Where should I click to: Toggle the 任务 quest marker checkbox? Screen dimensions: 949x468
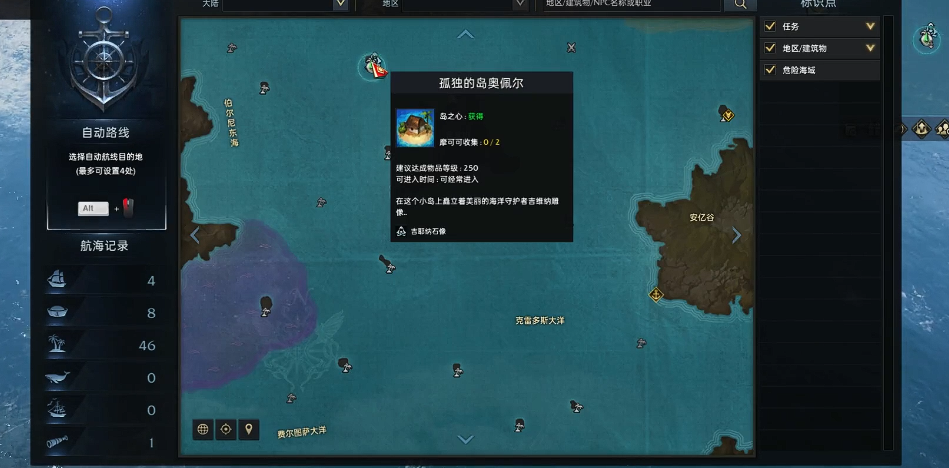(770, 26)
